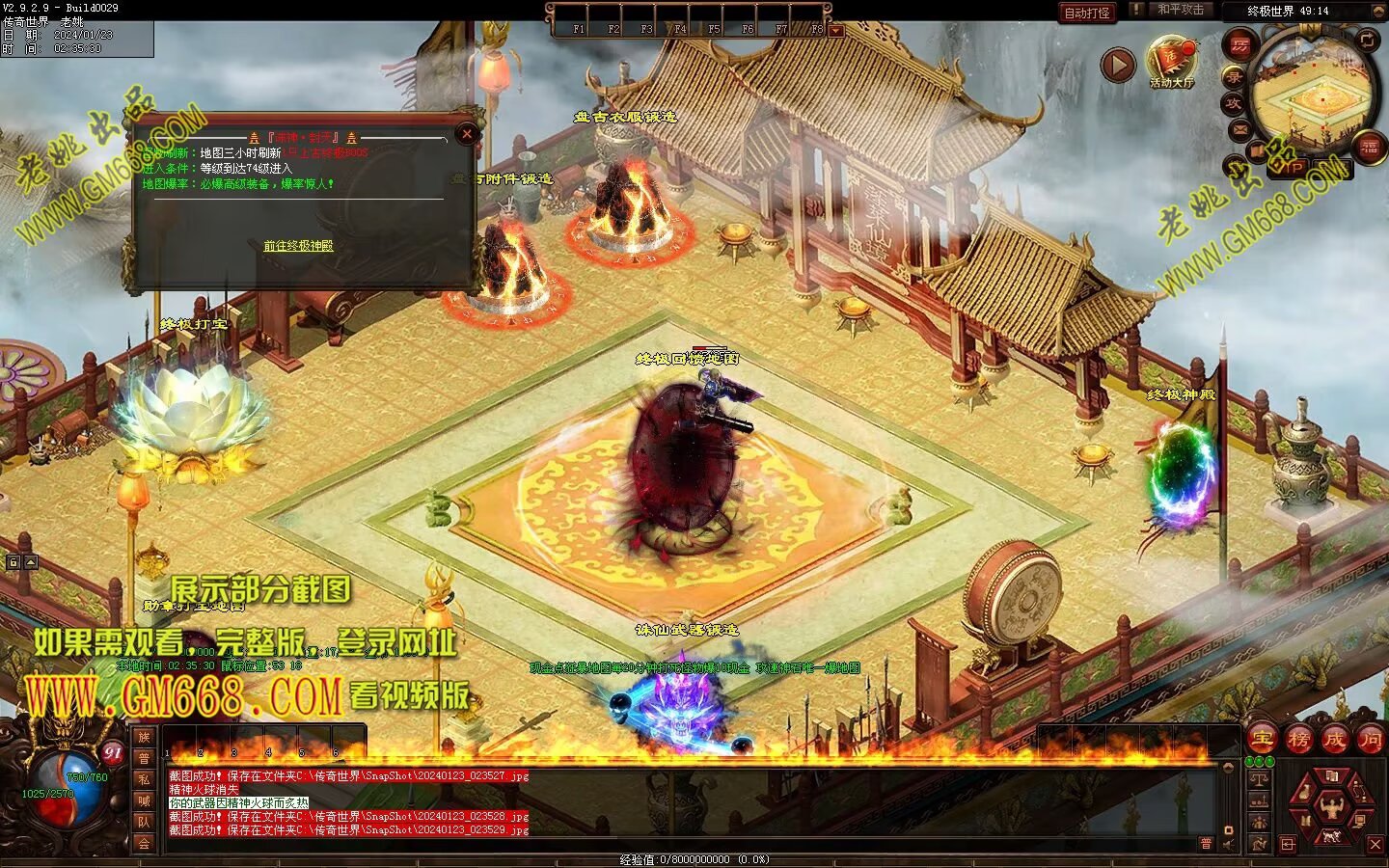Image resolution: width=1389 pixels, height=868 pixels.
Task: Click the round play arrow button
Action: pos(1118,66)
